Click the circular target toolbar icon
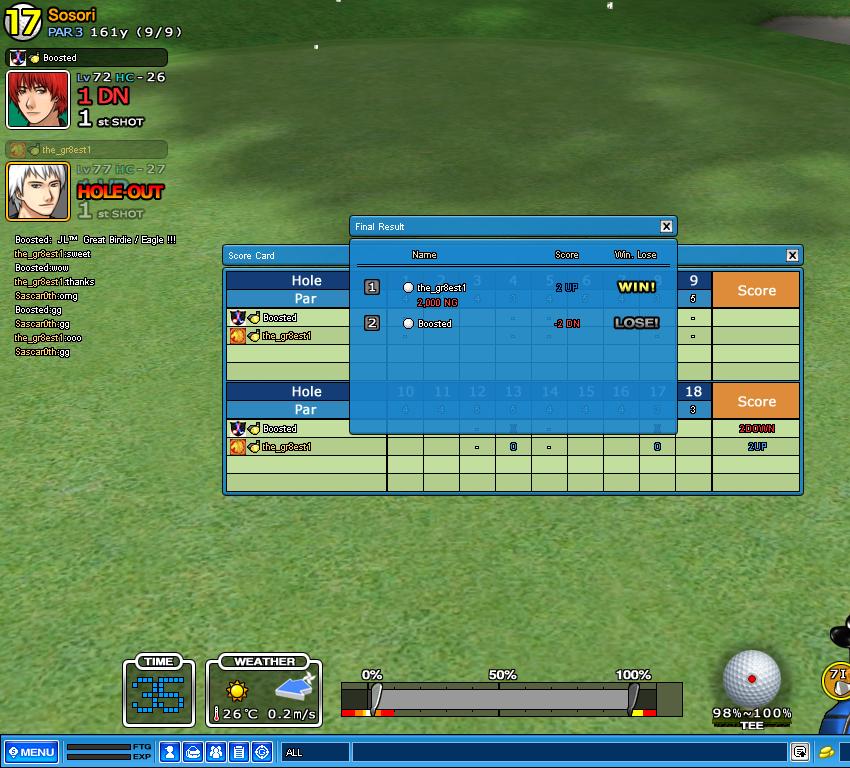 coord(262,752)
